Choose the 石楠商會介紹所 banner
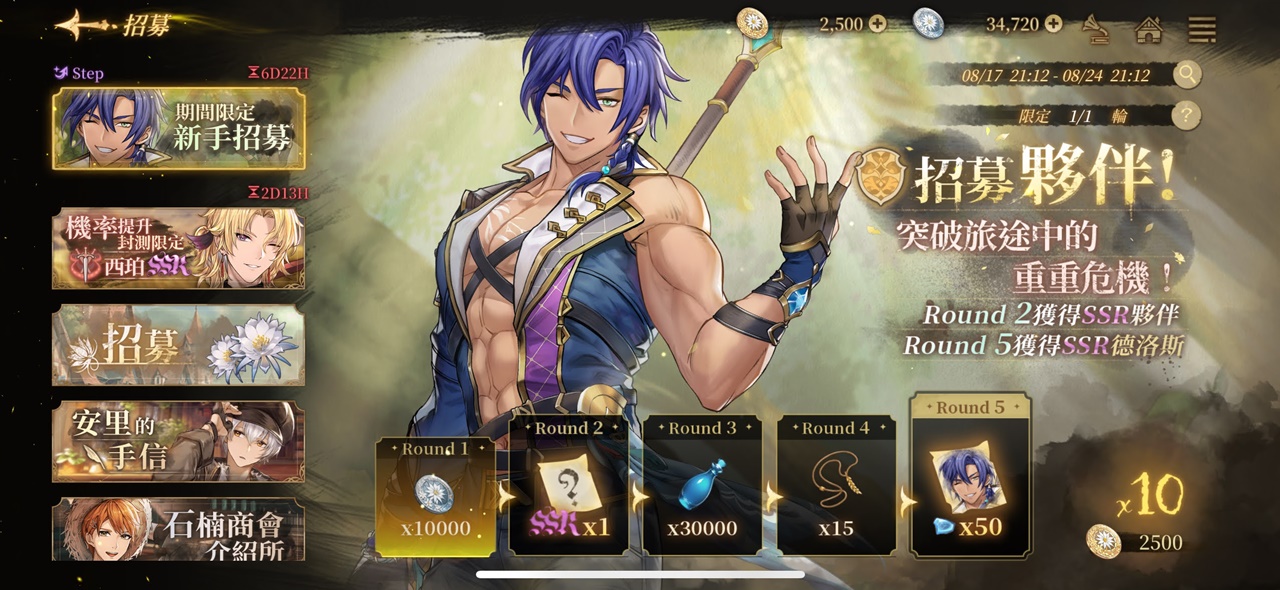 click(179, 529)
